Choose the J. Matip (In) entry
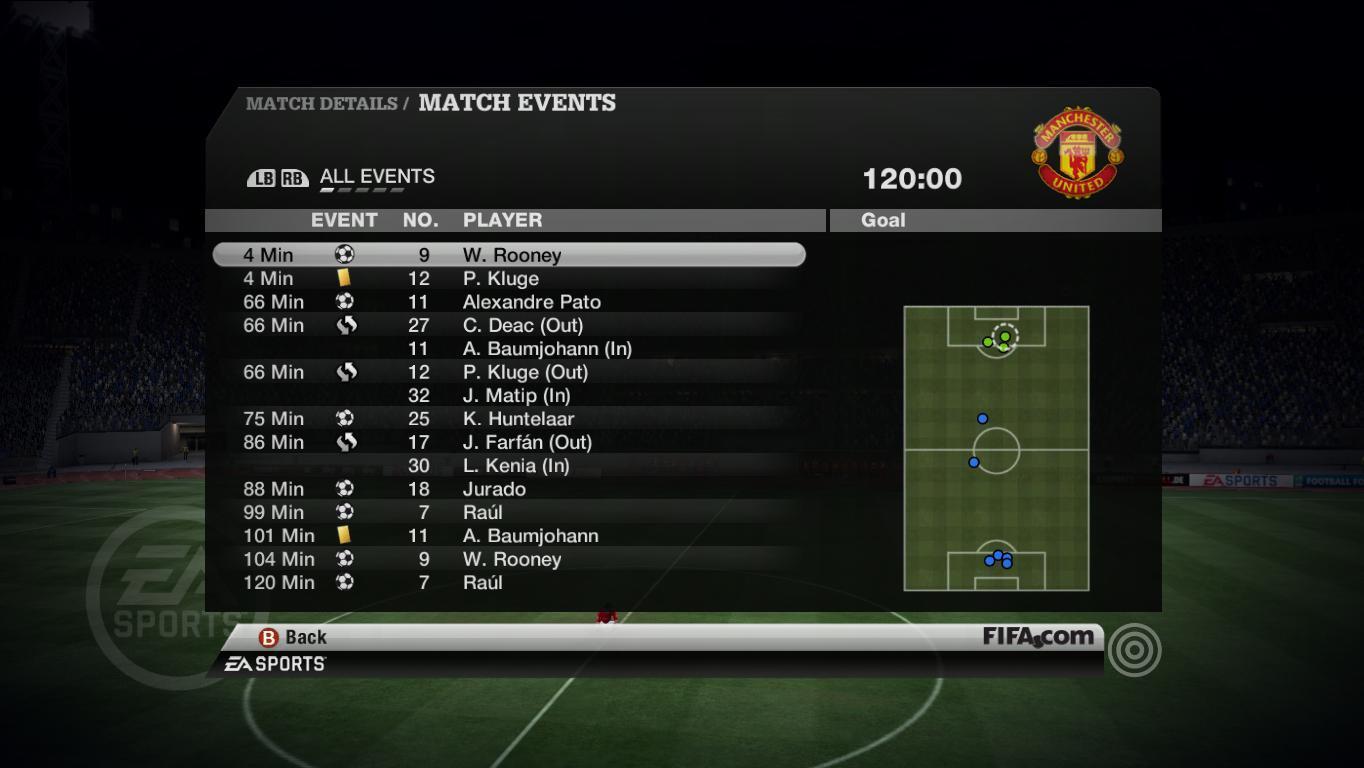The image size is (1364, 768). click(x=509, y=395)
